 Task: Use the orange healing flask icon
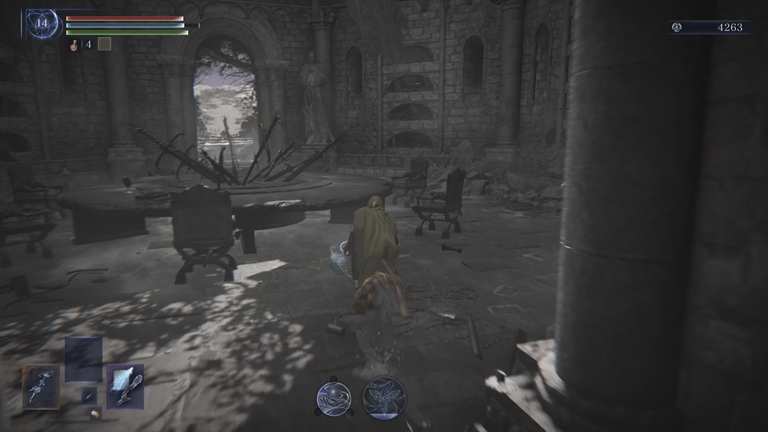[x=75, y=44]
